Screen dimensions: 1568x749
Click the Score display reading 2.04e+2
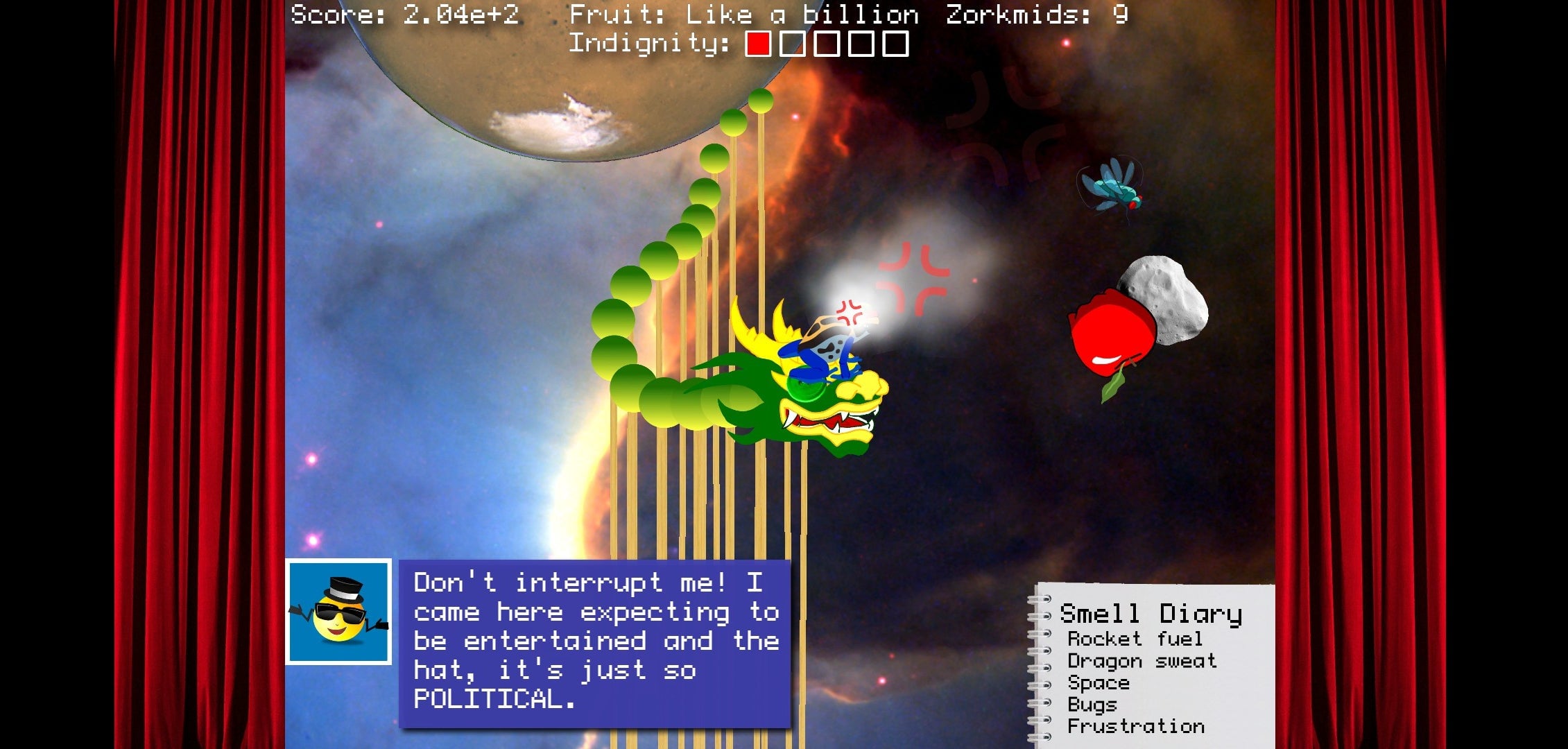(x=406, y=12)
